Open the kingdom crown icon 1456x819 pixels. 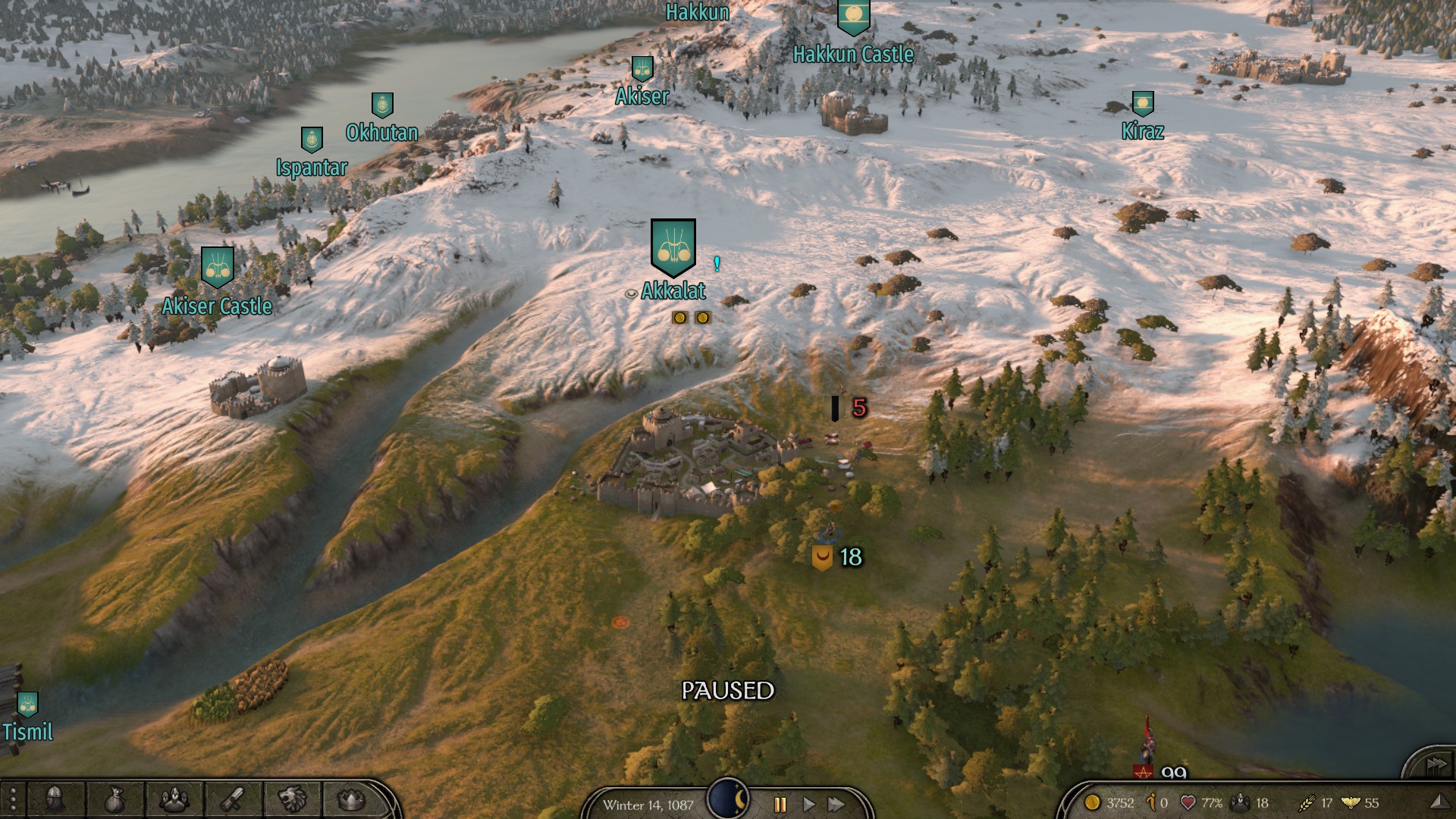[350, 799]
